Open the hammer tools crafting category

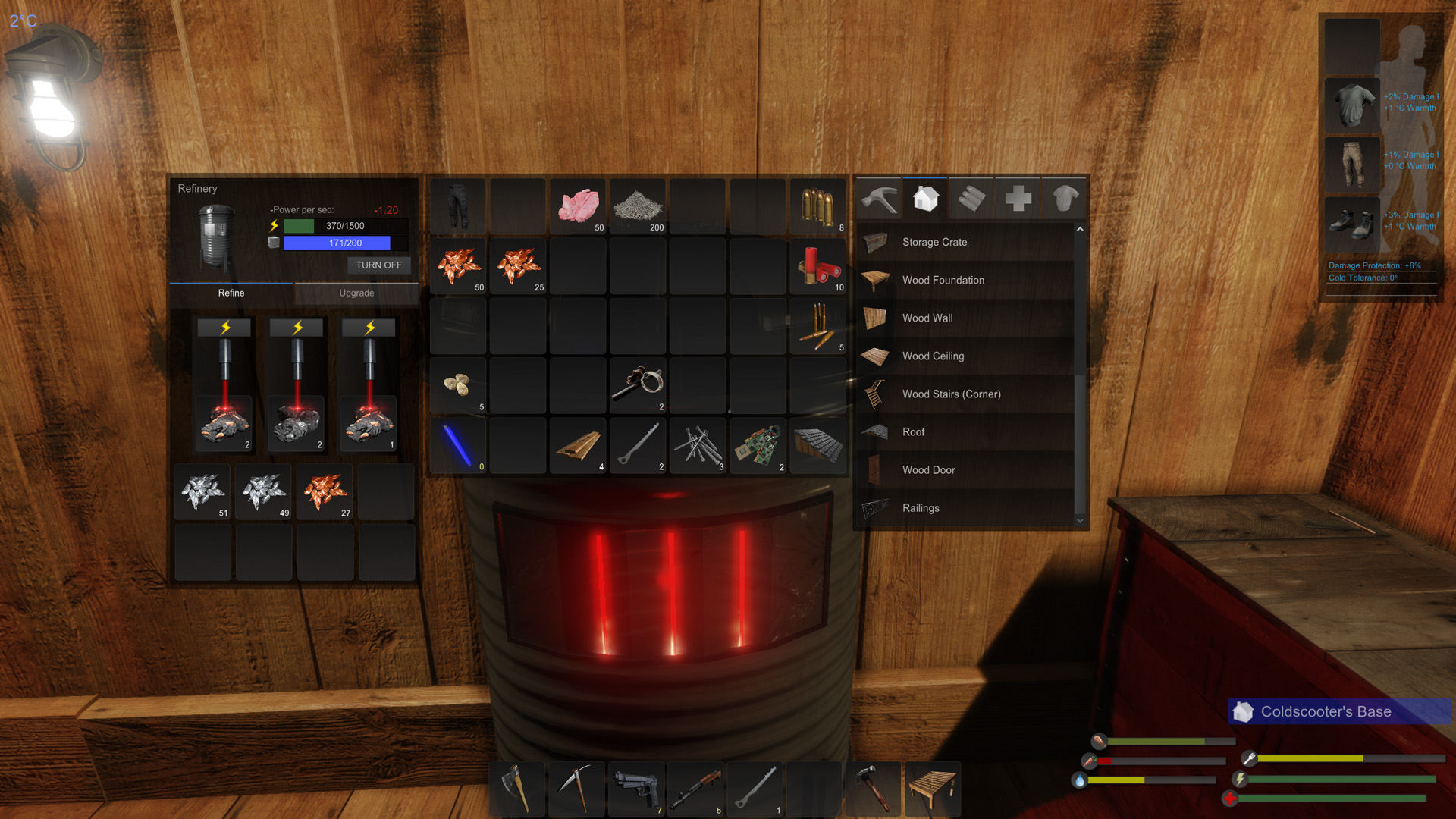(880, 199)
